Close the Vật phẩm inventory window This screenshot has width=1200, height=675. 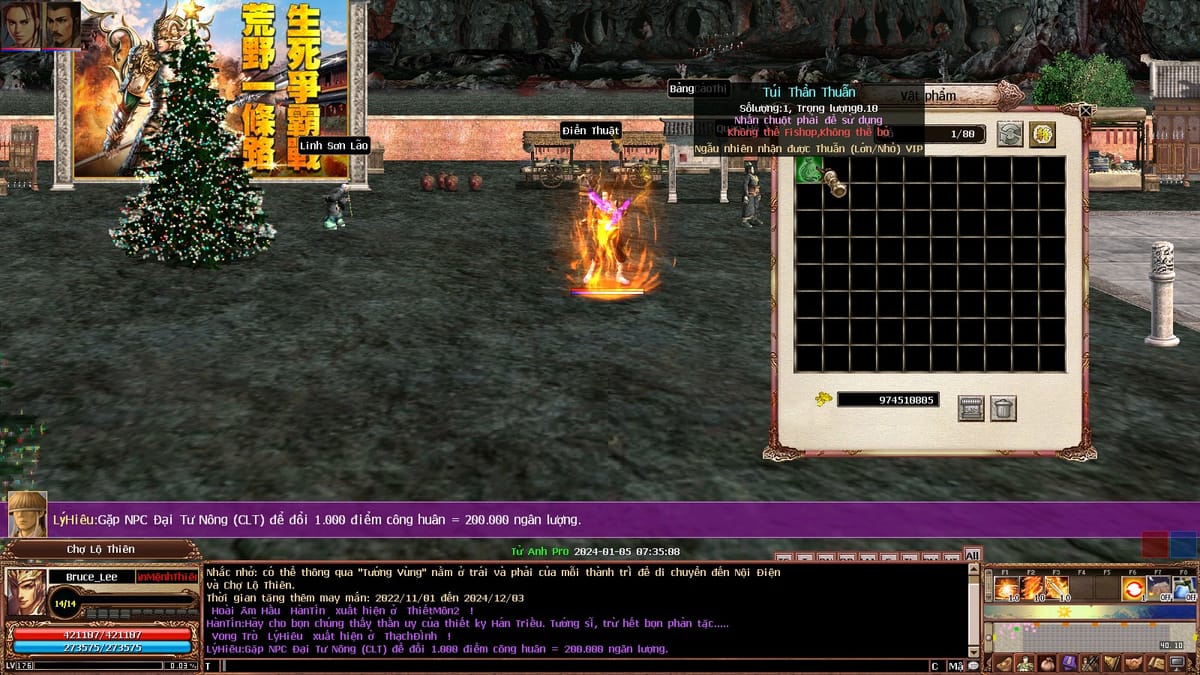click(1087, 110)
